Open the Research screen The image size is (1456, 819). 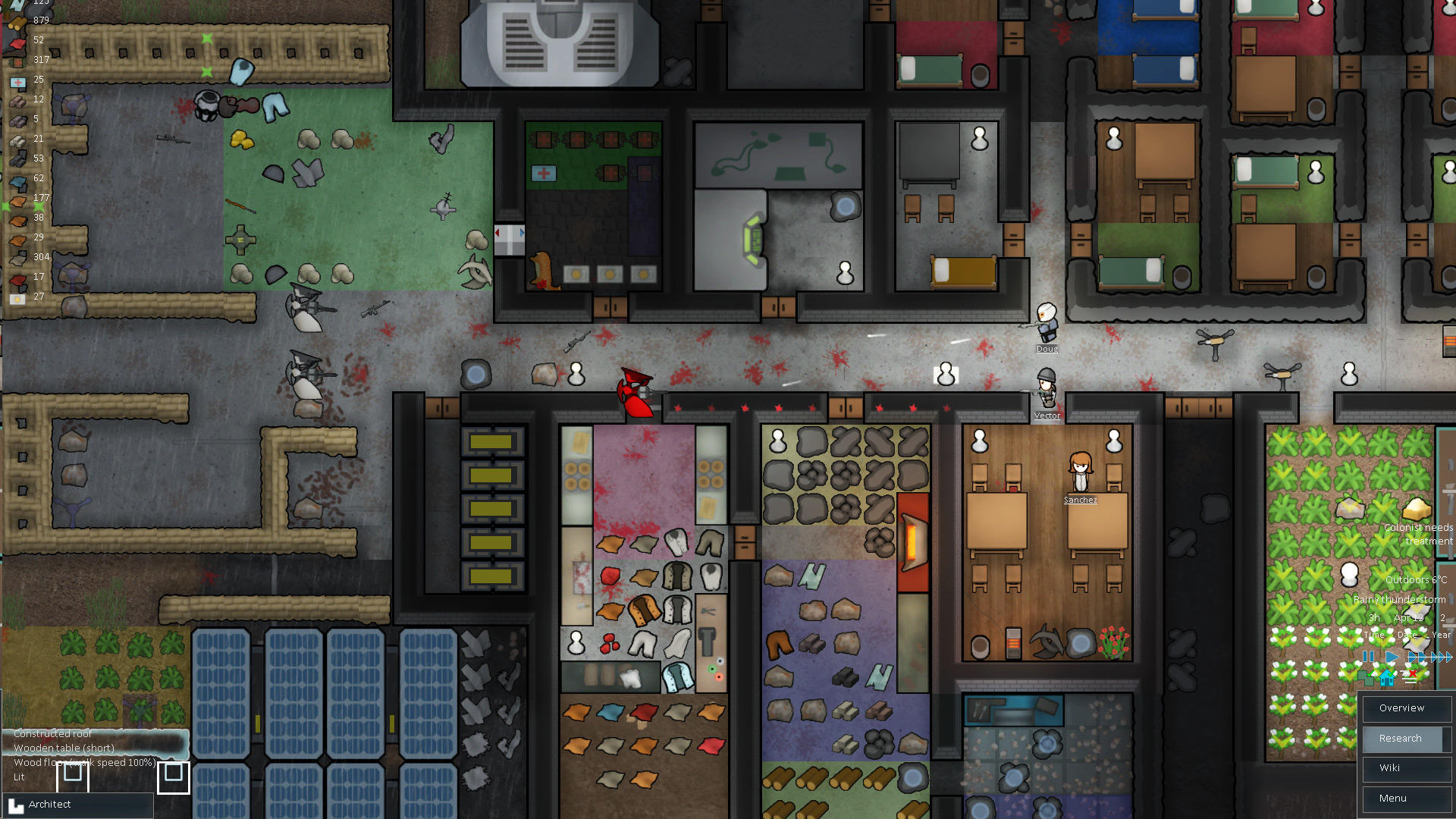pos(1406,739)
